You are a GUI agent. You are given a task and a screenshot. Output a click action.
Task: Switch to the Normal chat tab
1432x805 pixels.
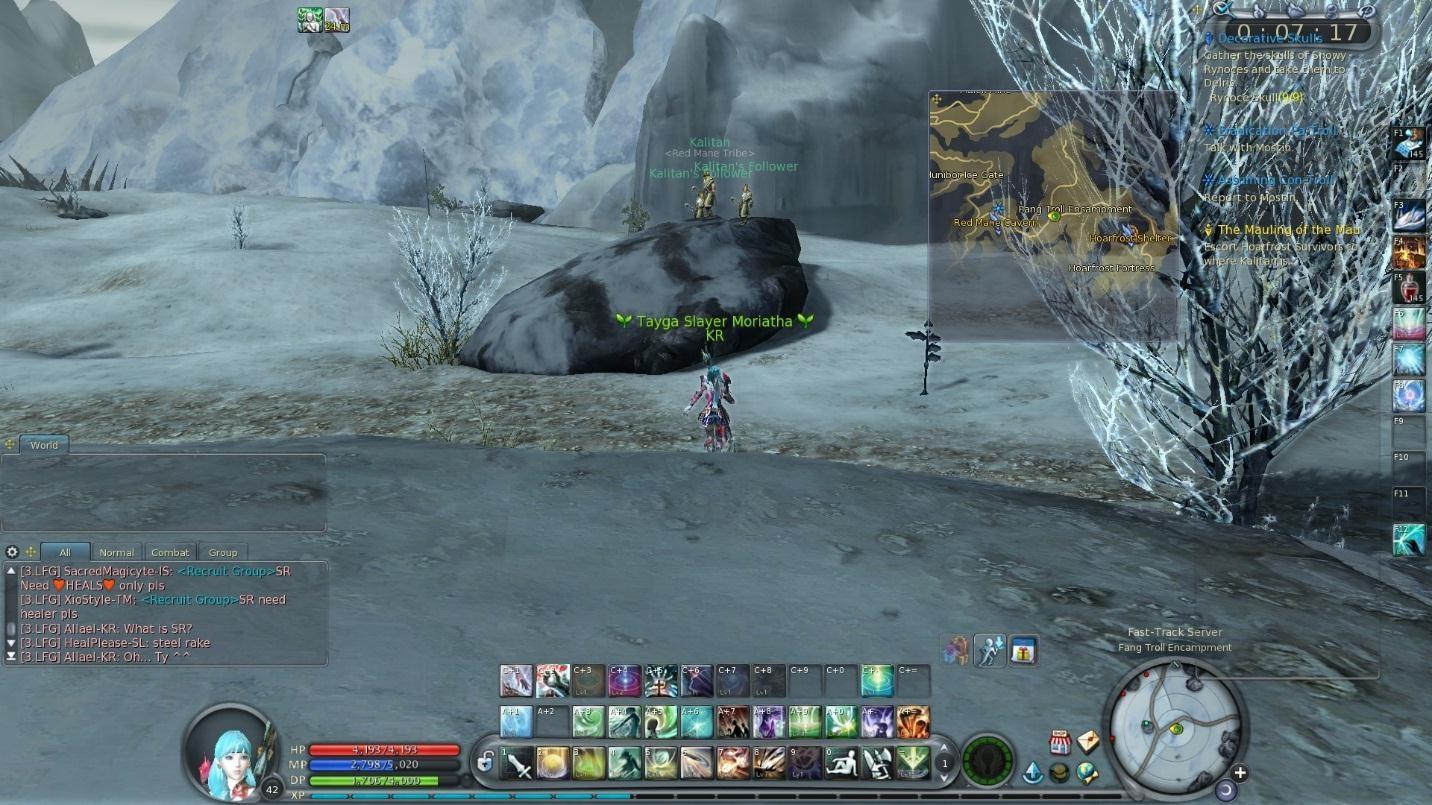tap(116, 552)
